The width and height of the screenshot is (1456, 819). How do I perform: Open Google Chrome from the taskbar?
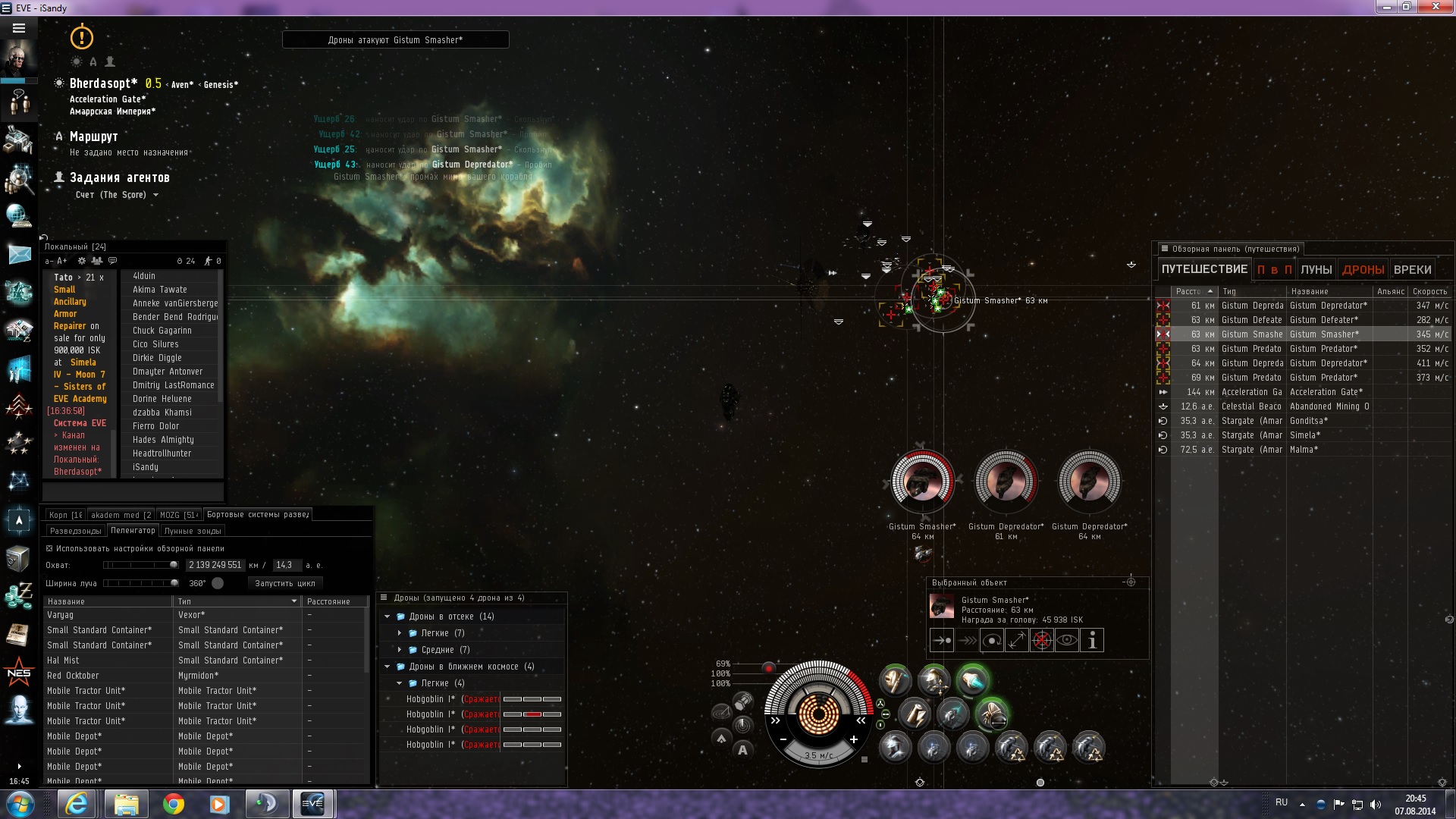coord(174,804)
